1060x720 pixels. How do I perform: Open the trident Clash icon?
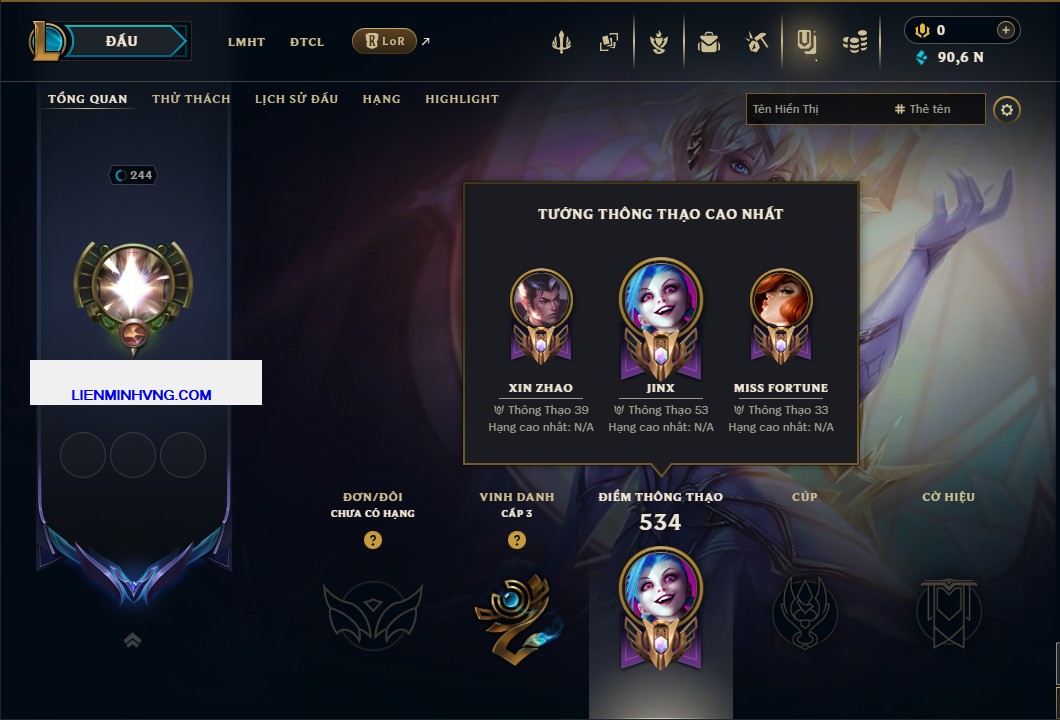click(561, 42)
